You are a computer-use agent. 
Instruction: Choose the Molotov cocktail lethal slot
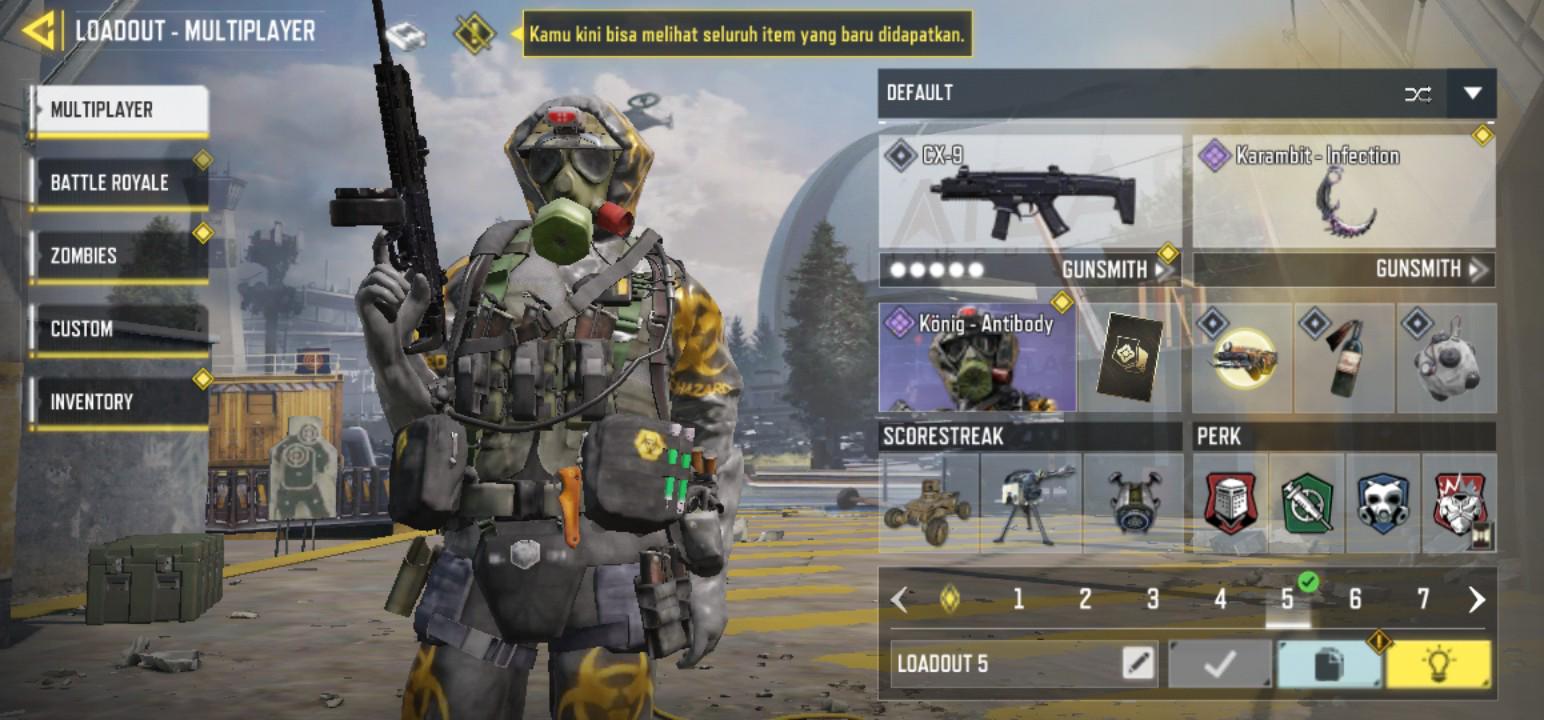[1344, 359]
